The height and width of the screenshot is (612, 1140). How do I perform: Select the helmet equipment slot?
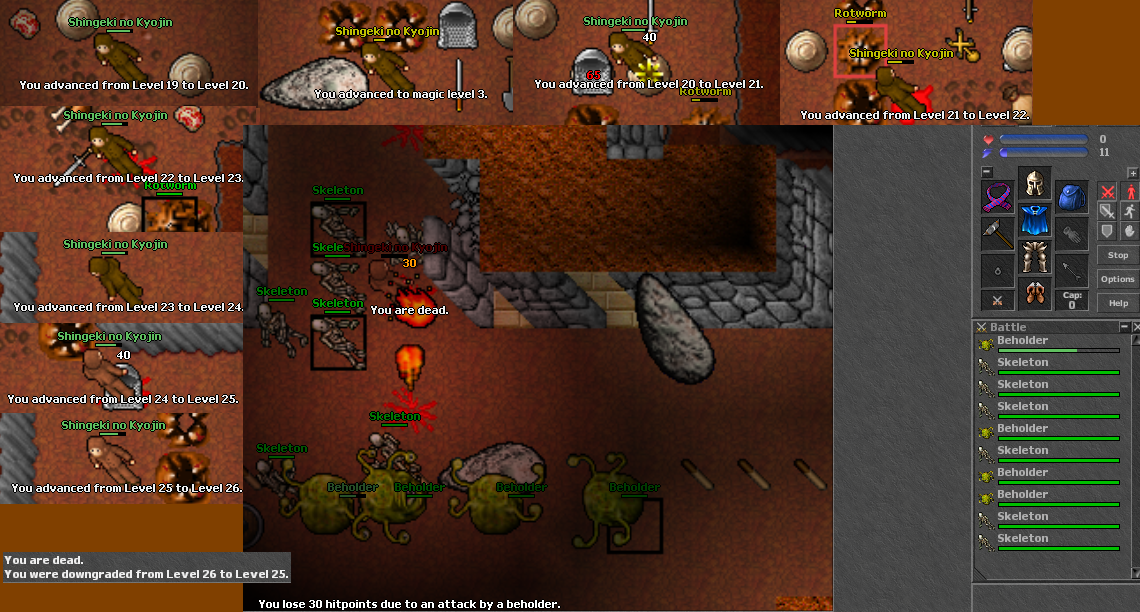click(1034, 185)
